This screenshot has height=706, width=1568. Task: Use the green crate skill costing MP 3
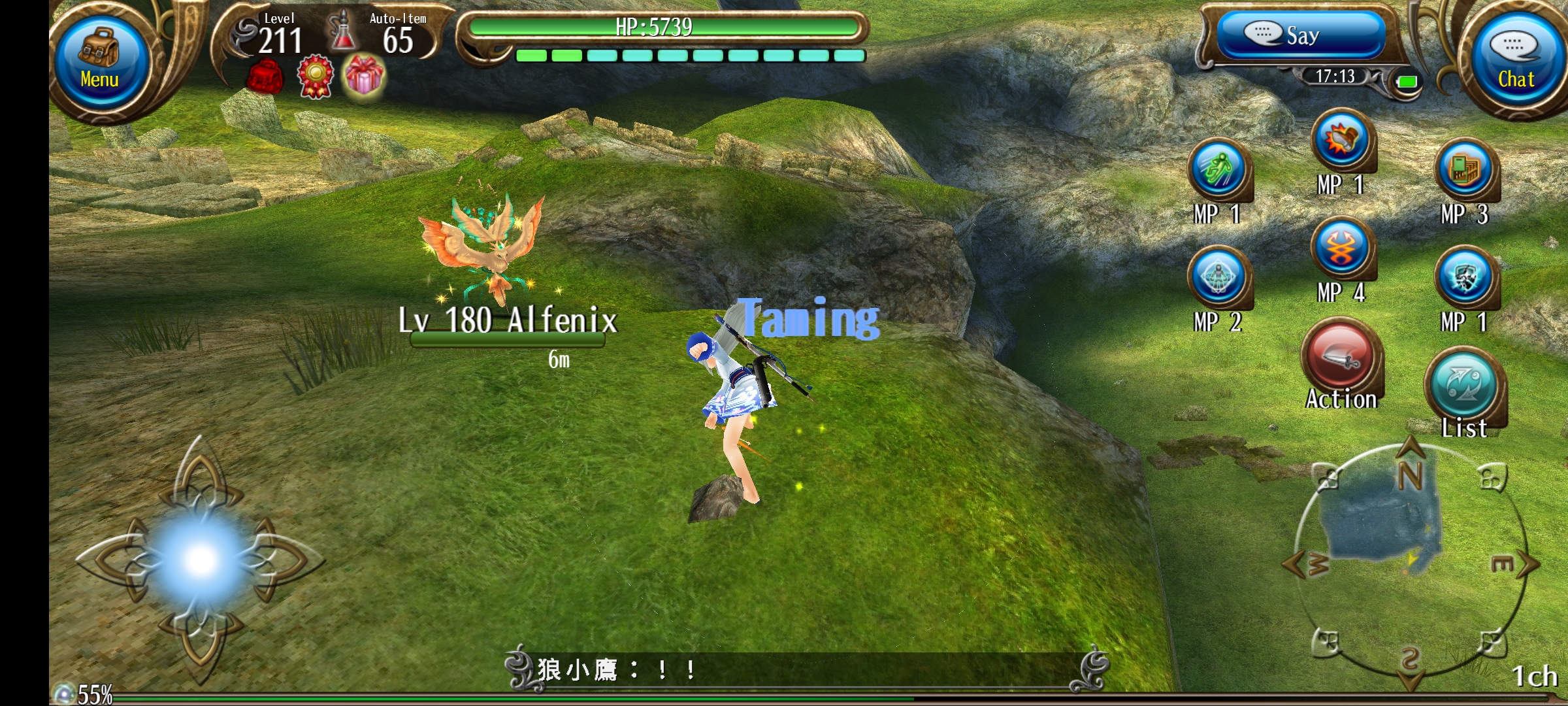1465,169
